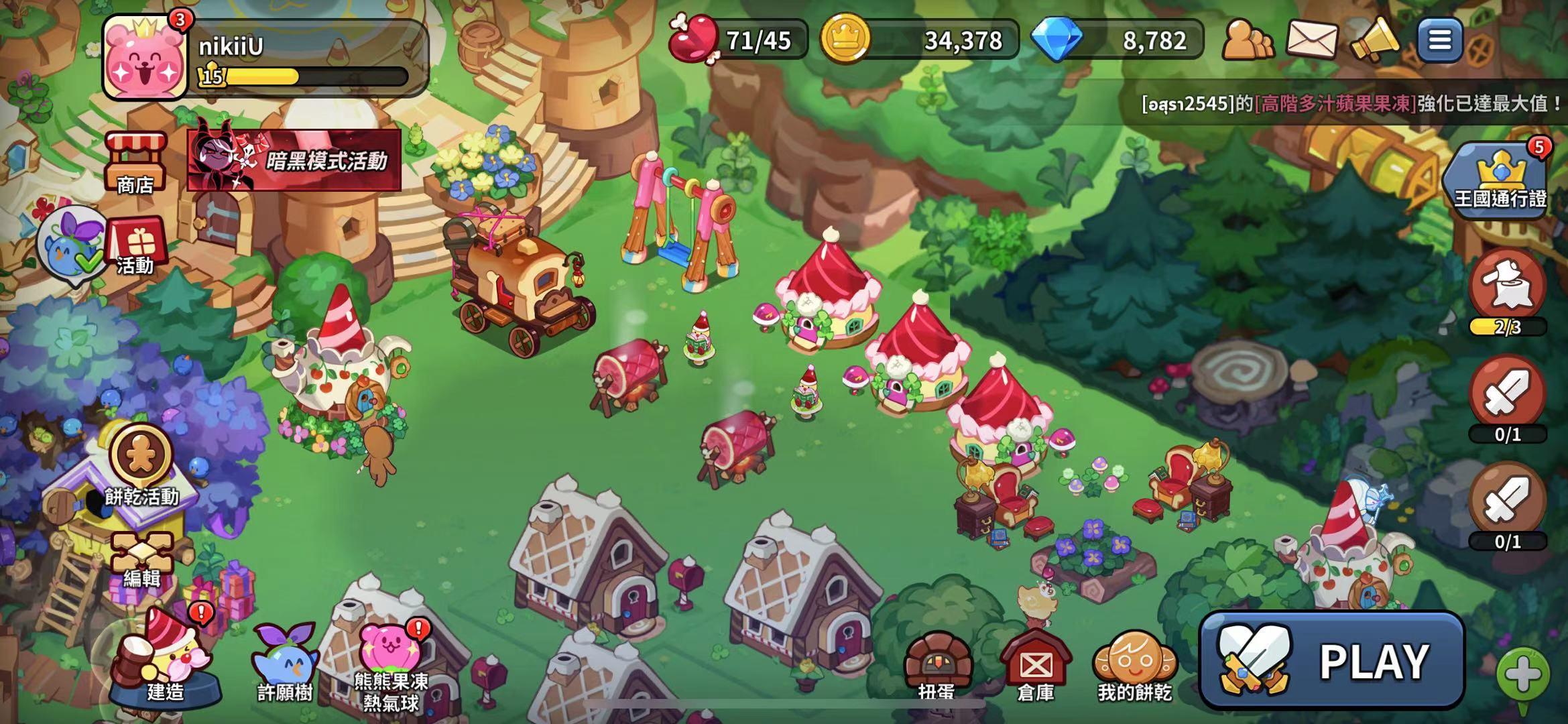Open the 暗黑模式活動 event banner
This screenshot has width=1568, height=724.
(294, 160)
